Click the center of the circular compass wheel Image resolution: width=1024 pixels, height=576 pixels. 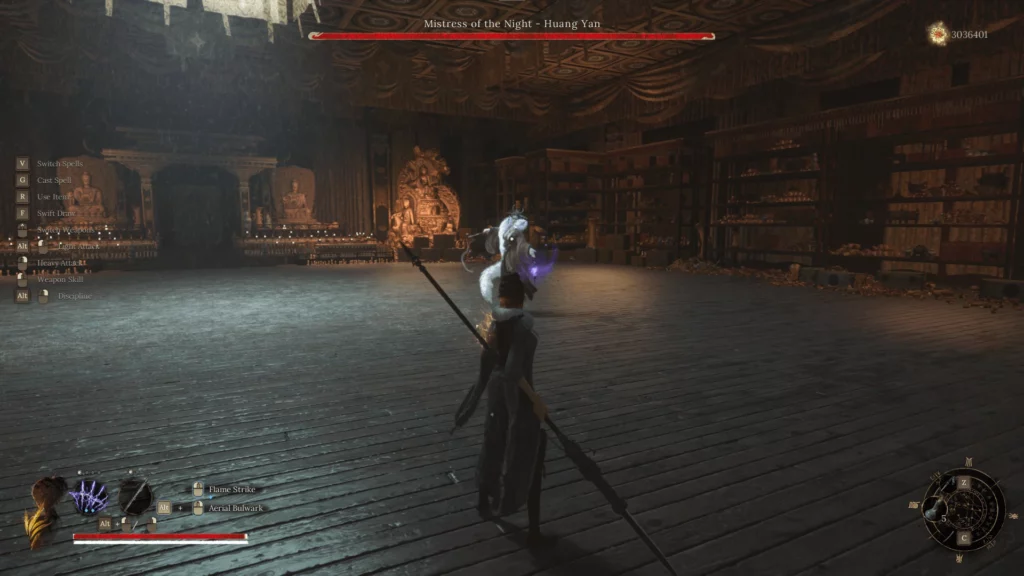coord(963,510)
